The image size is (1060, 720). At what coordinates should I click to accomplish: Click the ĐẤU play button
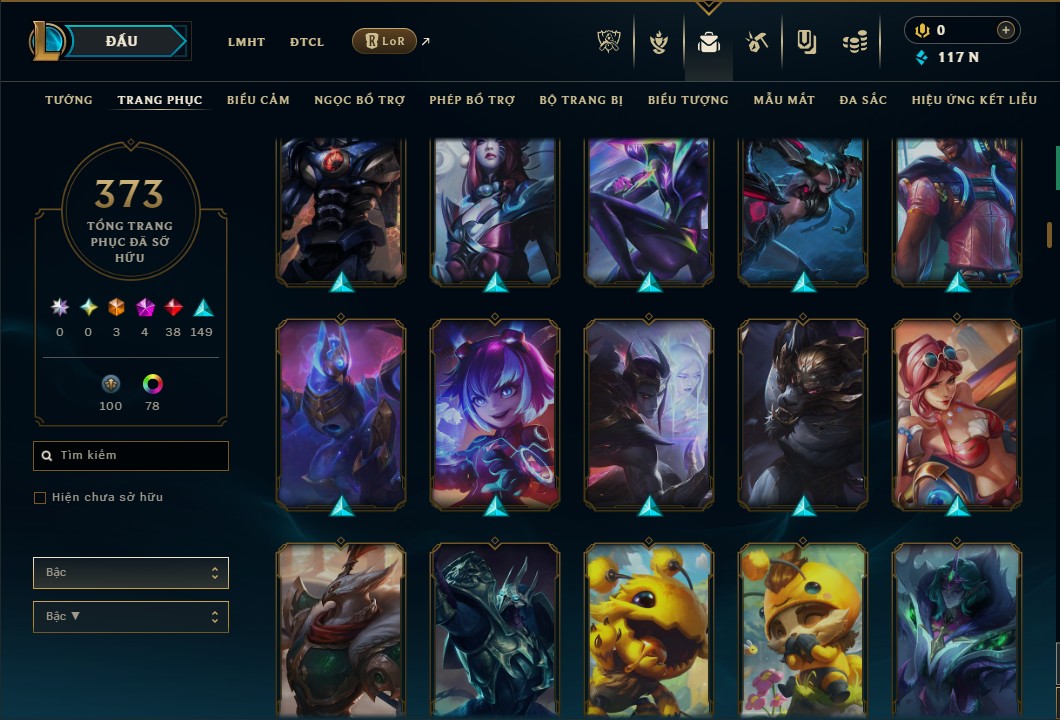[x=122, y=41]
